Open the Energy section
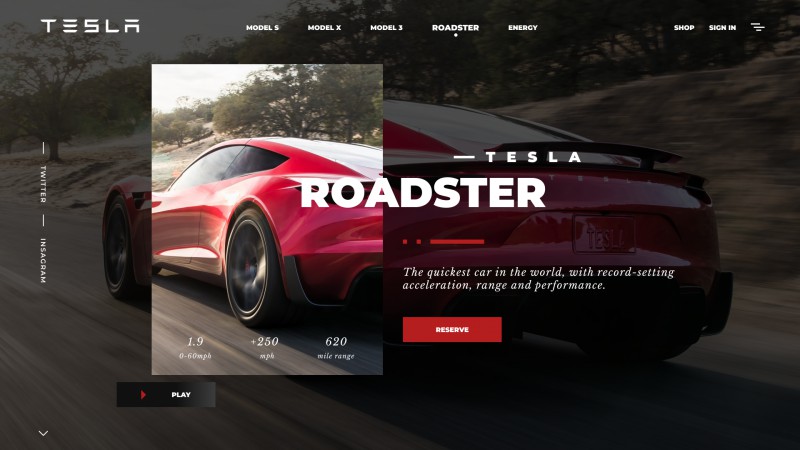 pyautogui.click(x=522, y=28)
